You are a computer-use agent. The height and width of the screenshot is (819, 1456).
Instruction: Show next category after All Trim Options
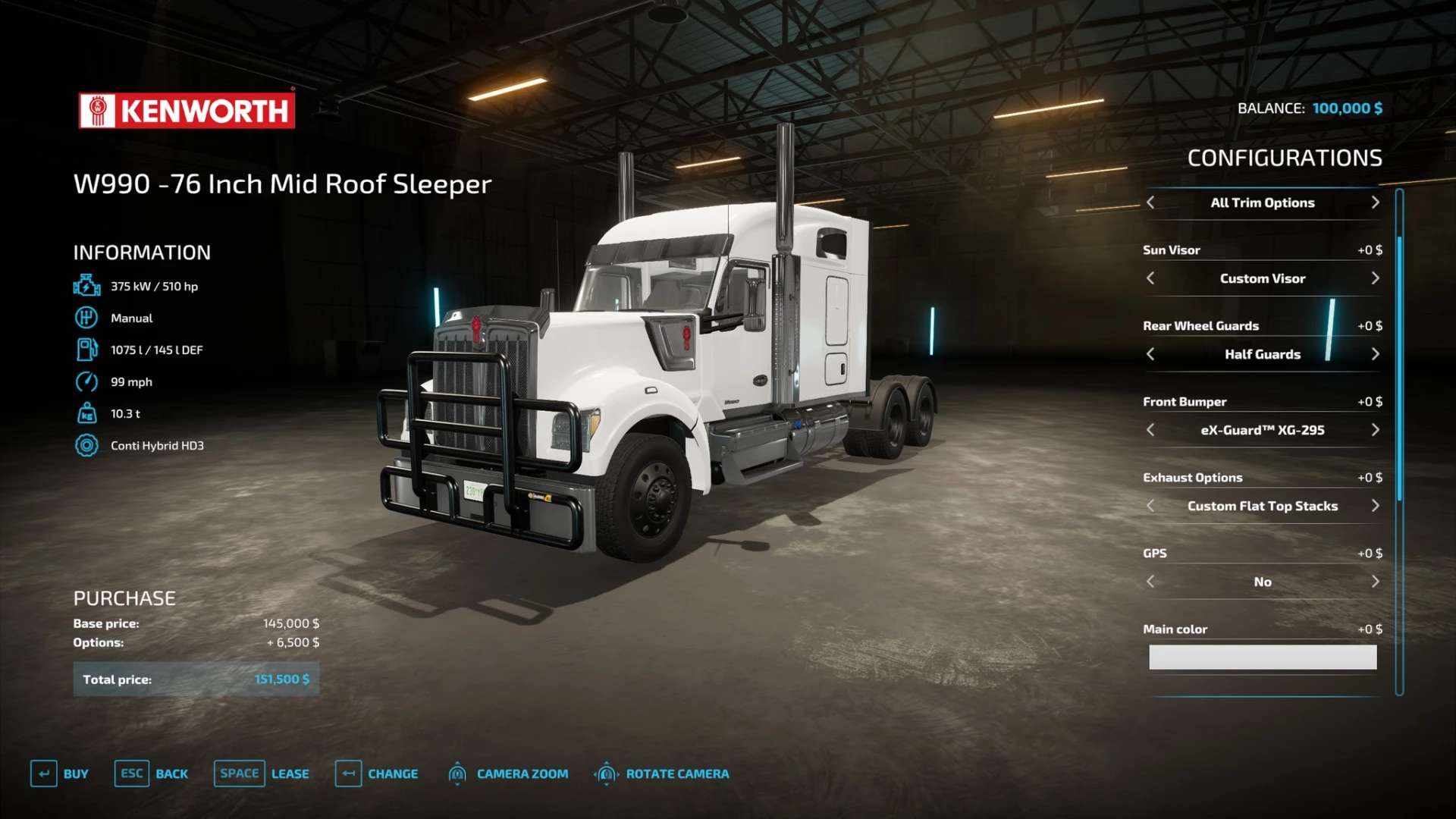click(x=1375, y=202)
